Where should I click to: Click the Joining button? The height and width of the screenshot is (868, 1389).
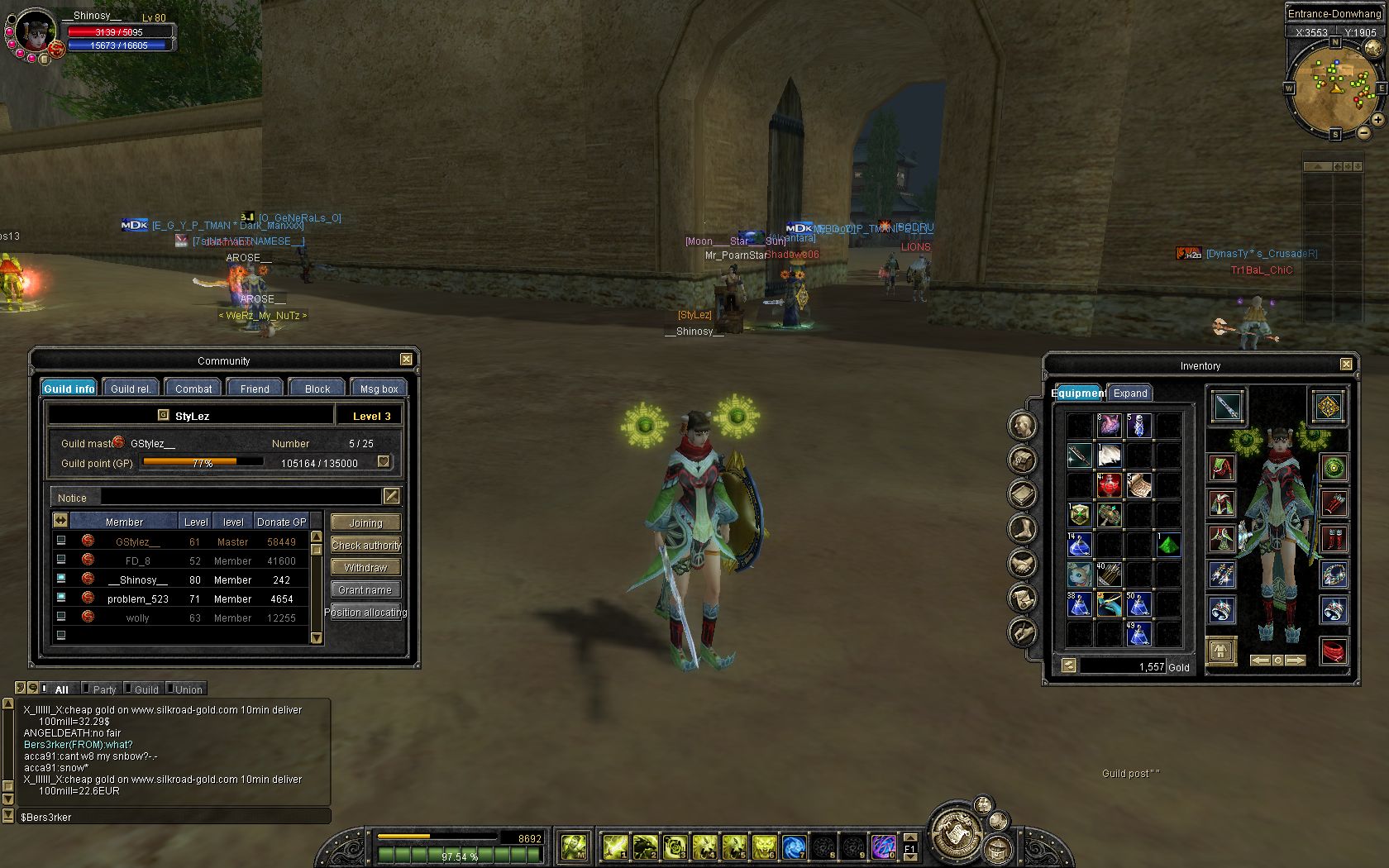(x=365, y=522)
